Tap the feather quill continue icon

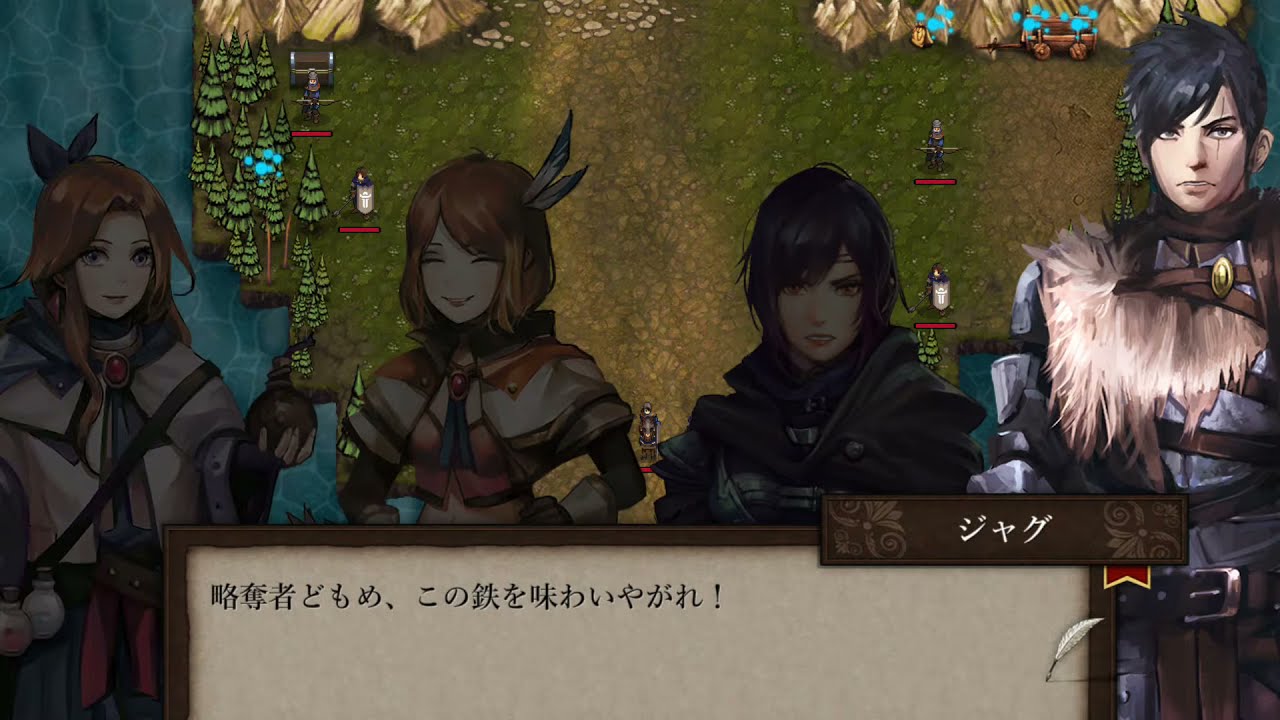pyautogui.click(x=1074, y=647)
